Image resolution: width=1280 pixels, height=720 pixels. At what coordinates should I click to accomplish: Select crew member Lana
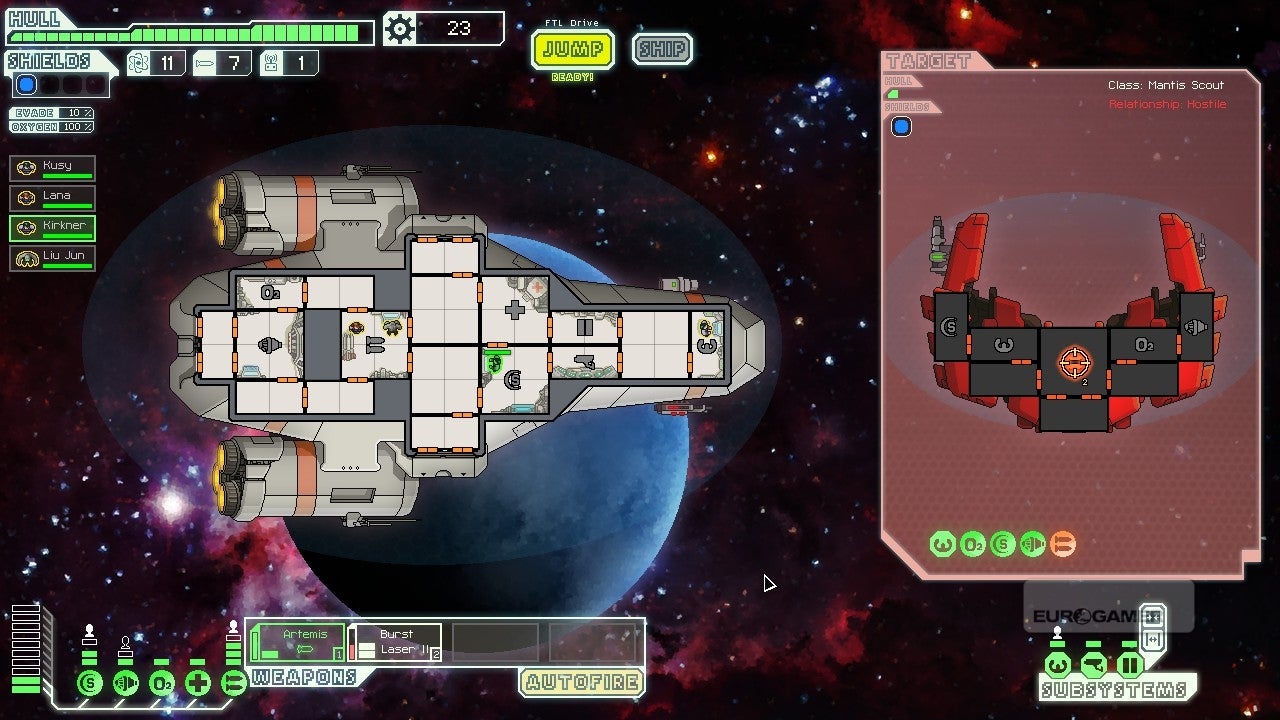coord(53,198)
